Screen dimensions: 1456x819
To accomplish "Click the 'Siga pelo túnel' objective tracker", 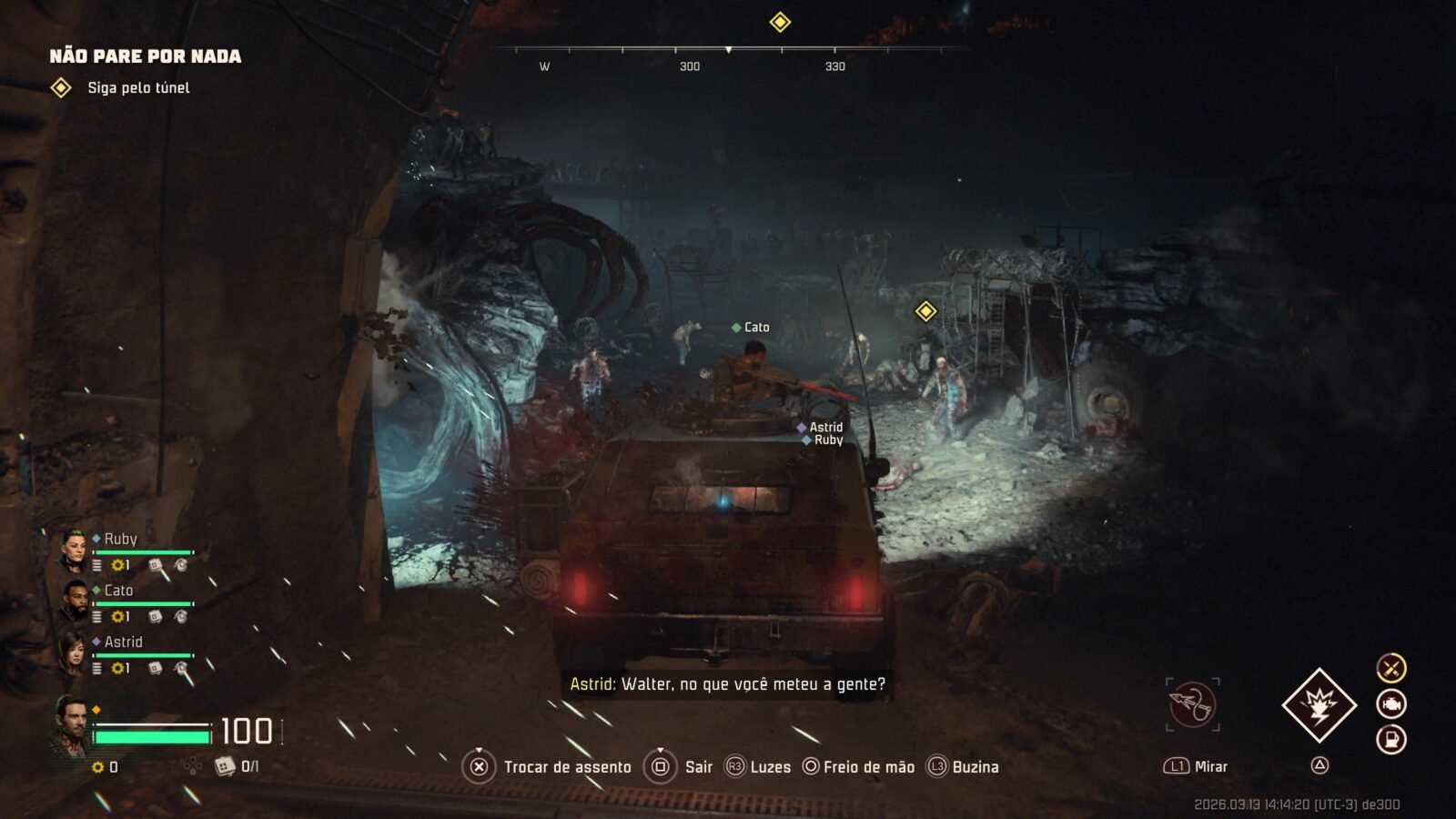I will (137, 87).
